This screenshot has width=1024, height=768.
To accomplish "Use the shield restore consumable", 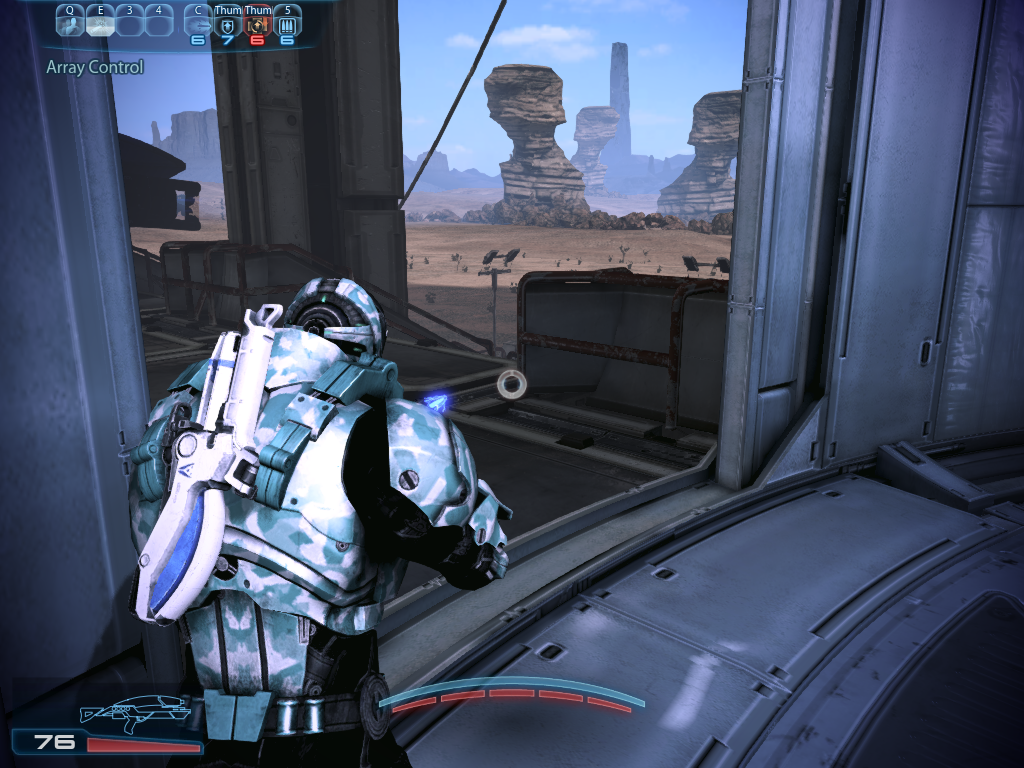I will tap(229, 24).
